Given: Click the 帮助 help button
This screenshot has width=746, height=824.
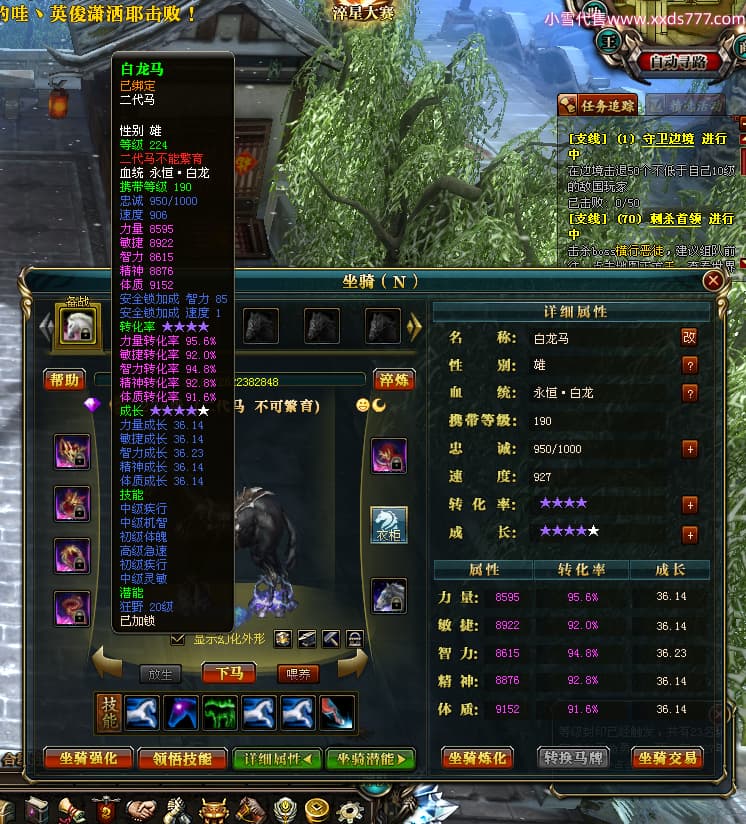Looking at the screenshot, I should pyautogui.click(x=64, y=380).
